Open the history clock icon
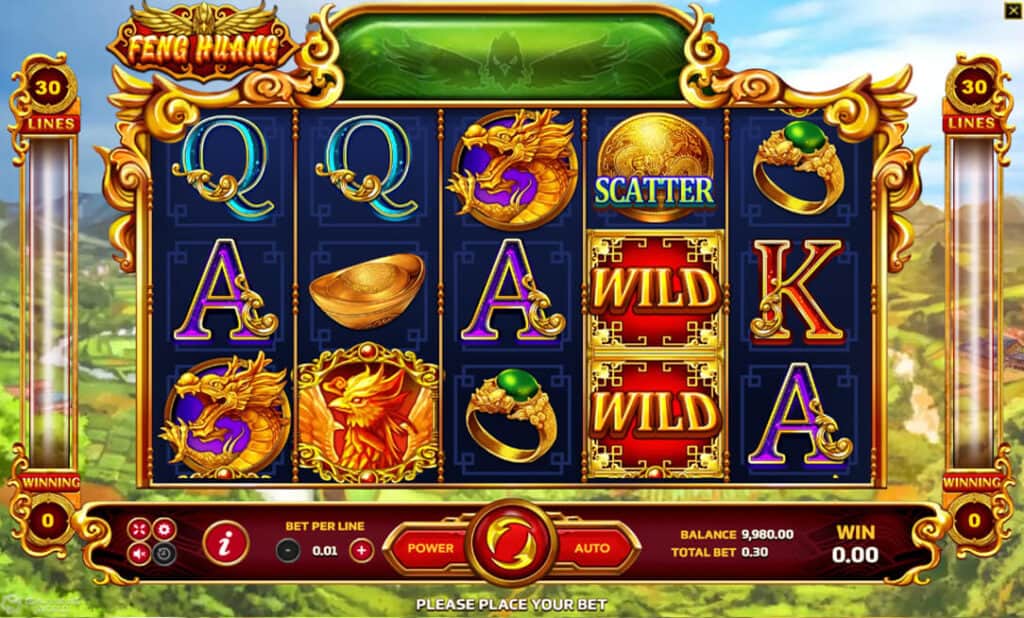1024x618 pixels. pos(163,553)
